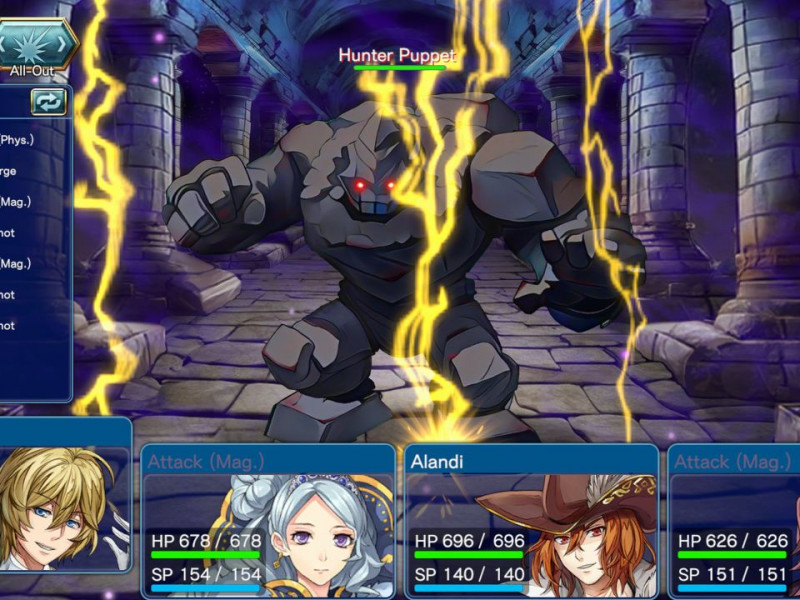Pick the silver-haired mage's party panel

[x=268, y=520]
